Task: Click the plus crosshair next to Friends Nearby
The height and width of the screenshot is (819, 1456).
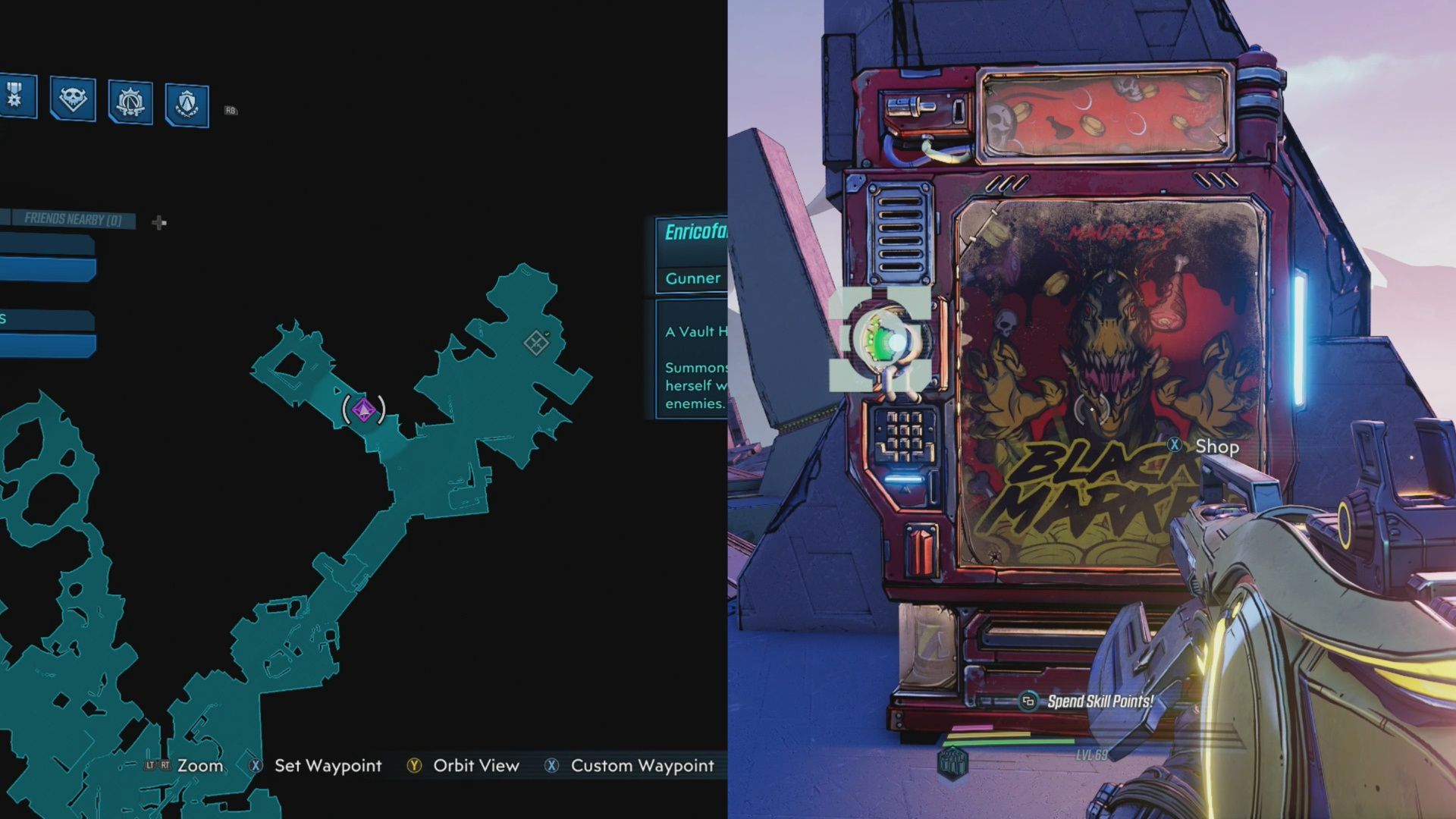Action: pos(158,223)
